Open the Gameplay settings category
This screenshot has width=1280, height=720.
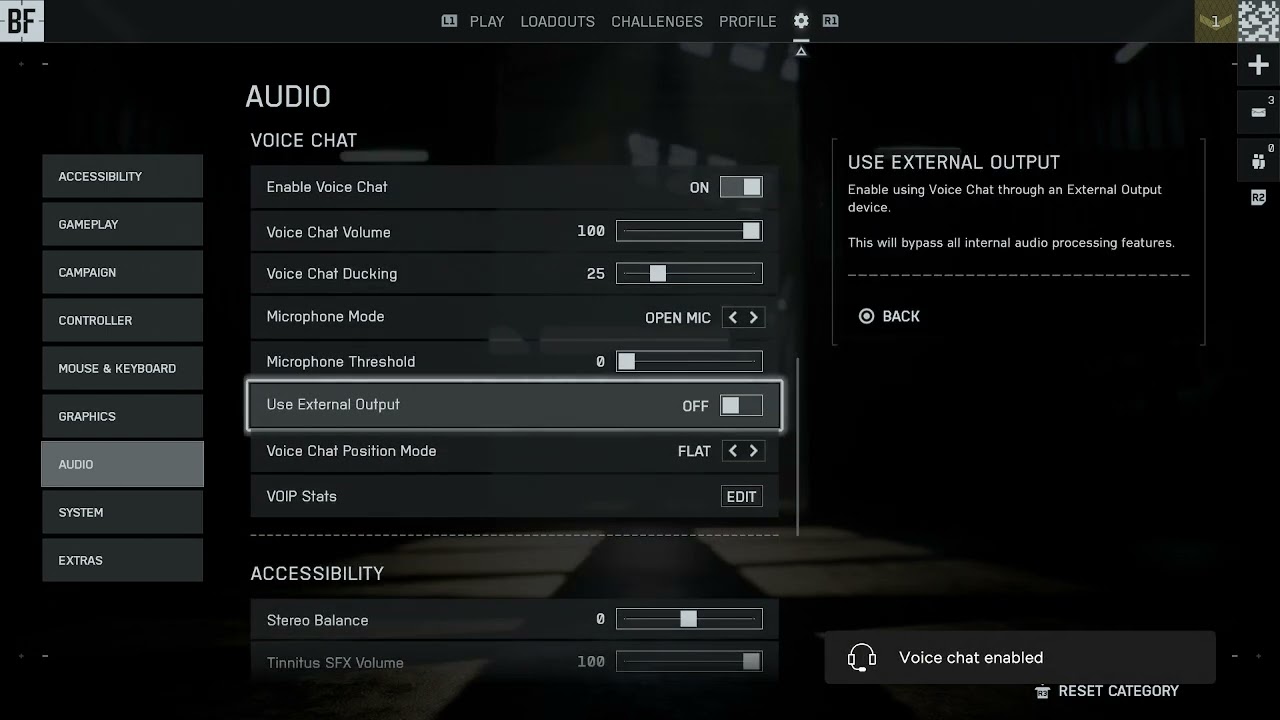(122, 224)
